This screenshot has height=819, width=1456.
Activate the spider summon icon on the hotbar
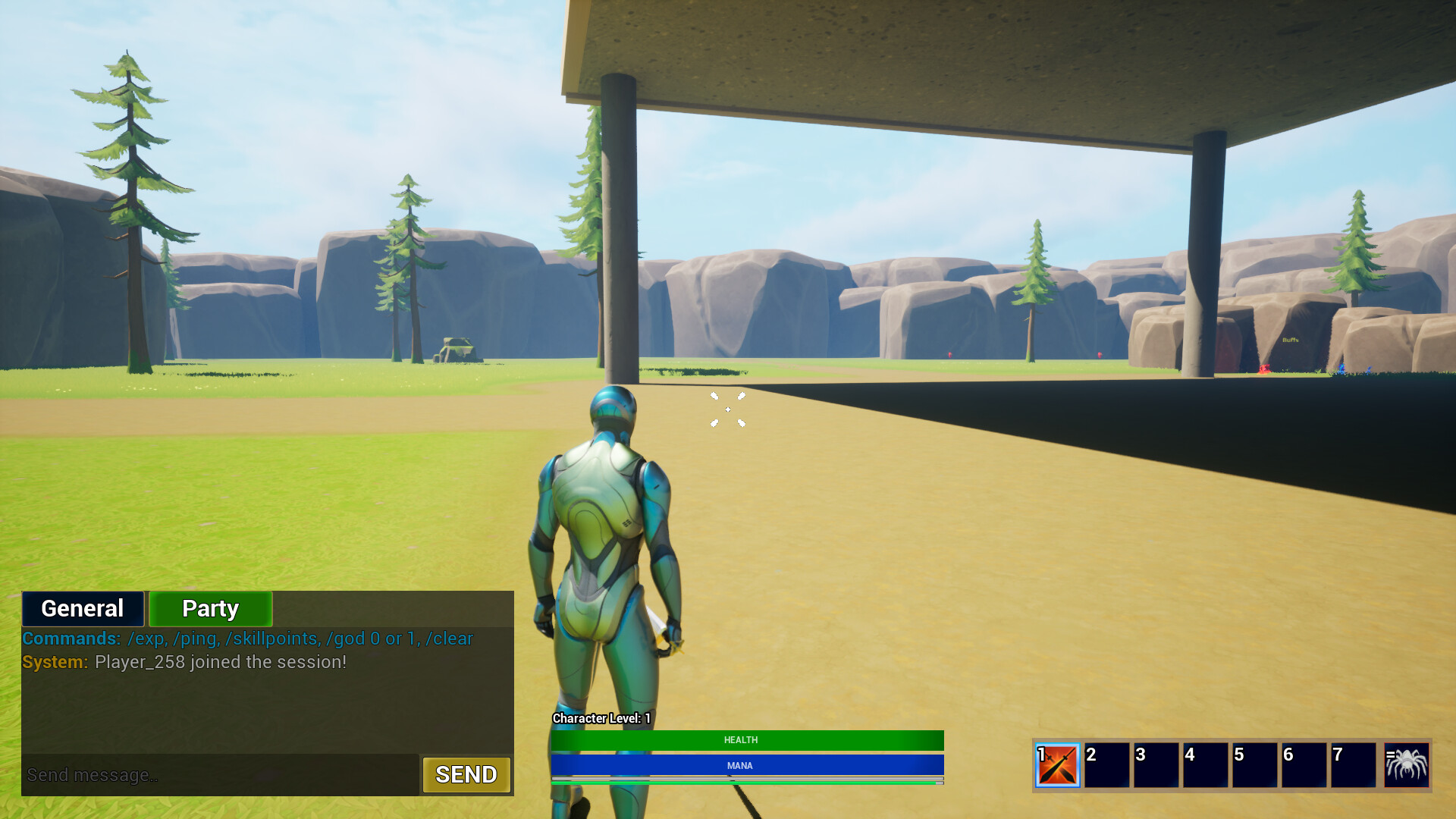click(1407, 766)
